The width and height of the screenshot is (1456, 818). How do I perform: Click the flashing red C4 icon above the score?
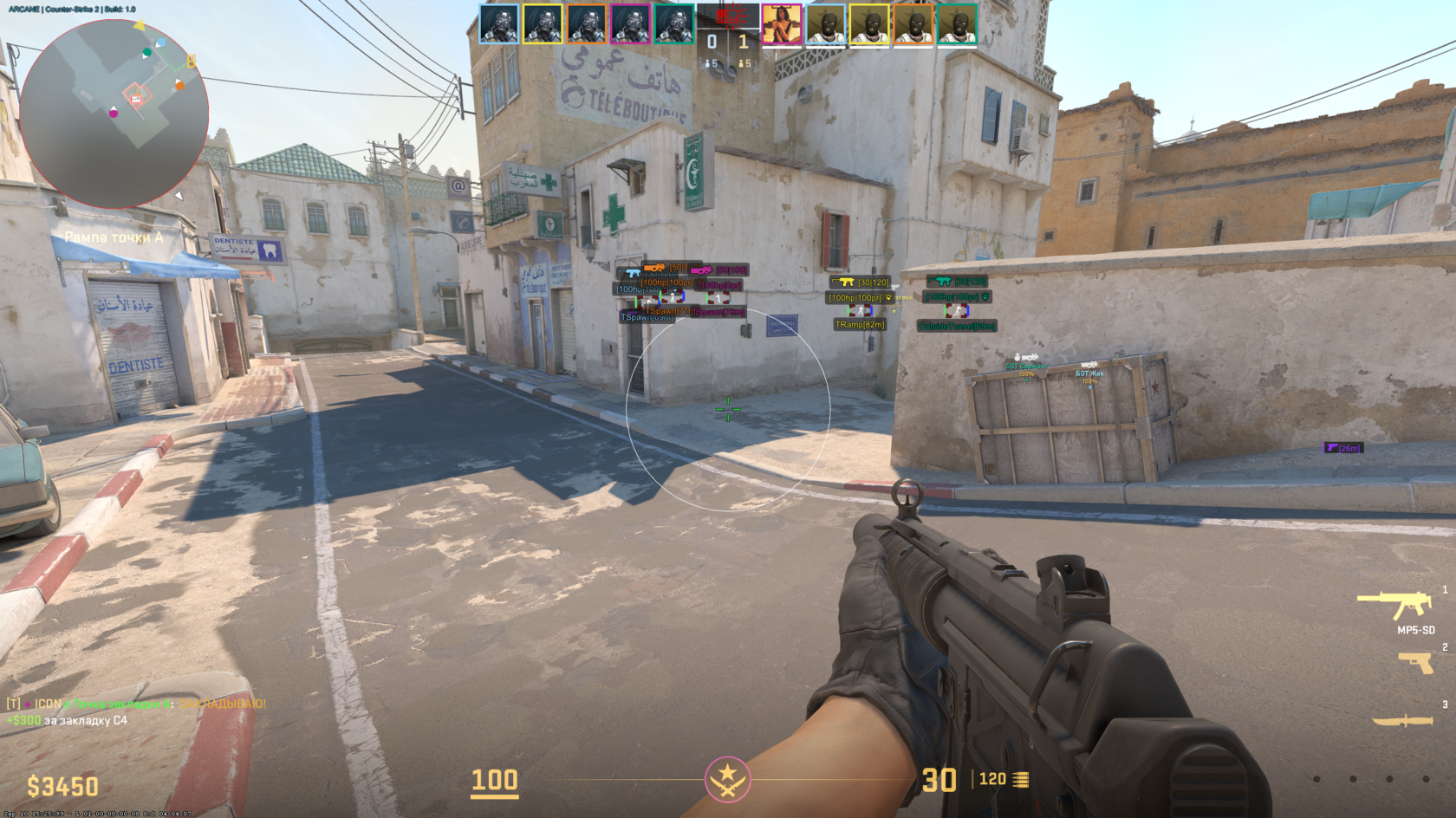pos(728,16)
